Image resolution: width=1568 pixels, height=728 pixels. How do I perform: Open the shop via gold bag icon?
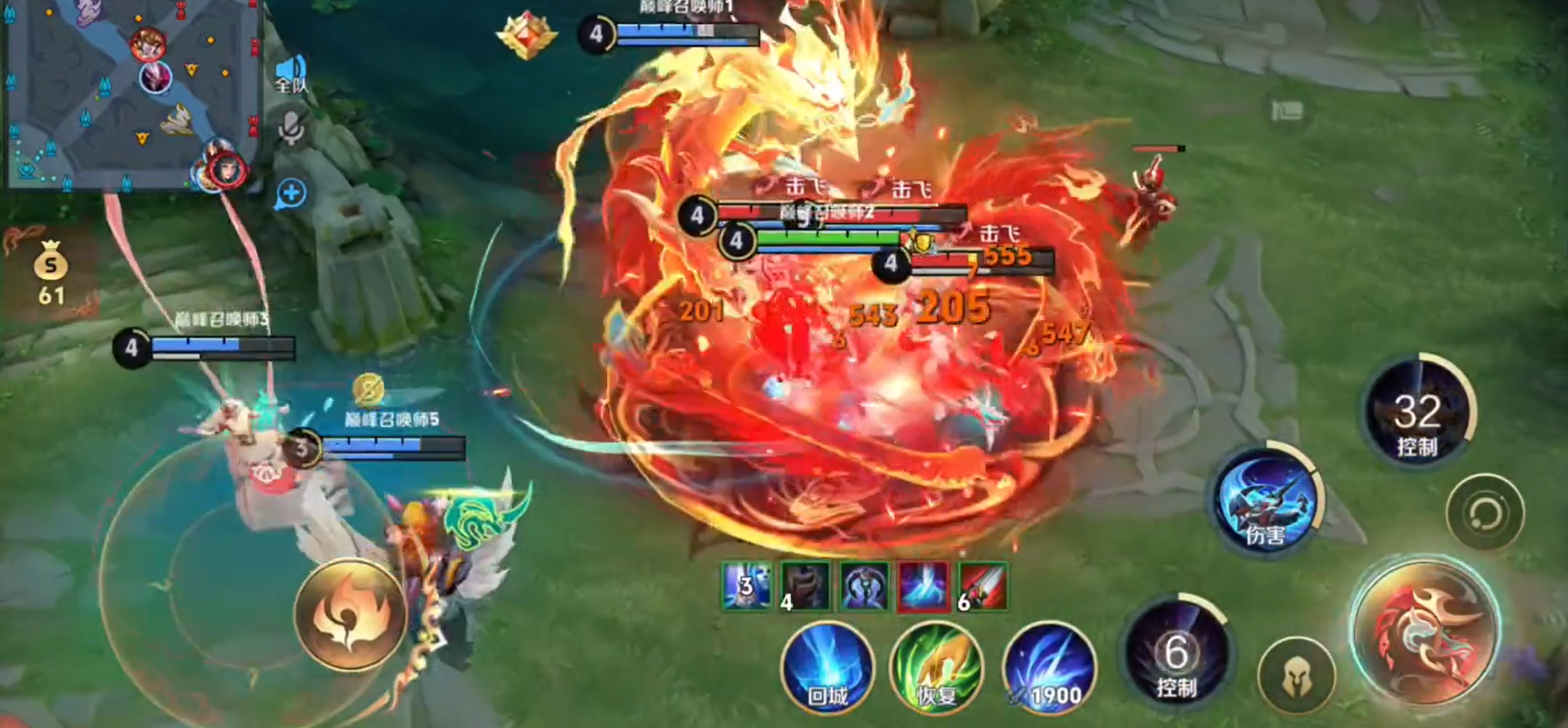51,273
